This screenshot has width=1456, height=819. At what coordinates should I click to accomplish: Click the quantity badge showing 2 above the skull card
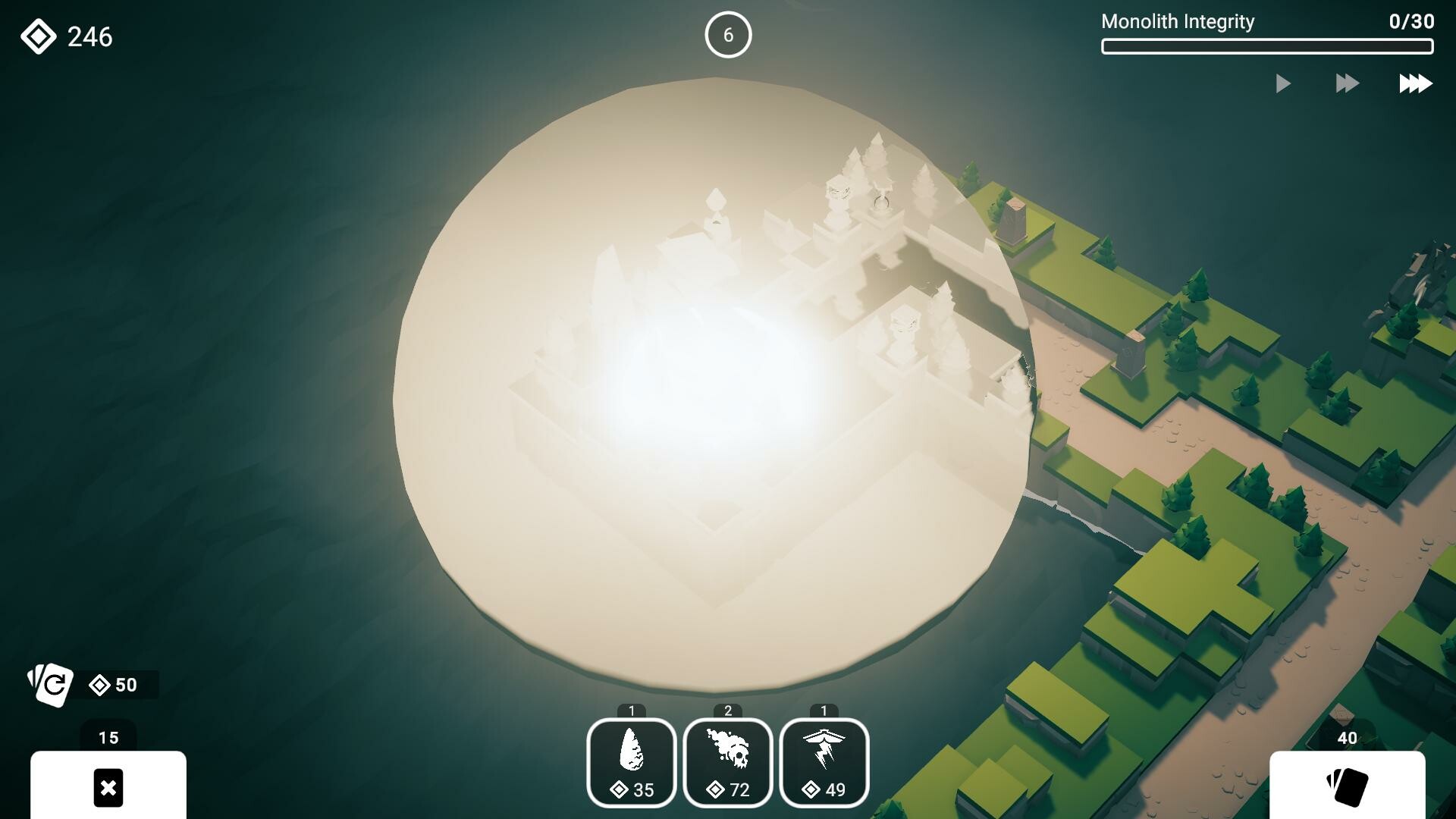coord(728,711)
